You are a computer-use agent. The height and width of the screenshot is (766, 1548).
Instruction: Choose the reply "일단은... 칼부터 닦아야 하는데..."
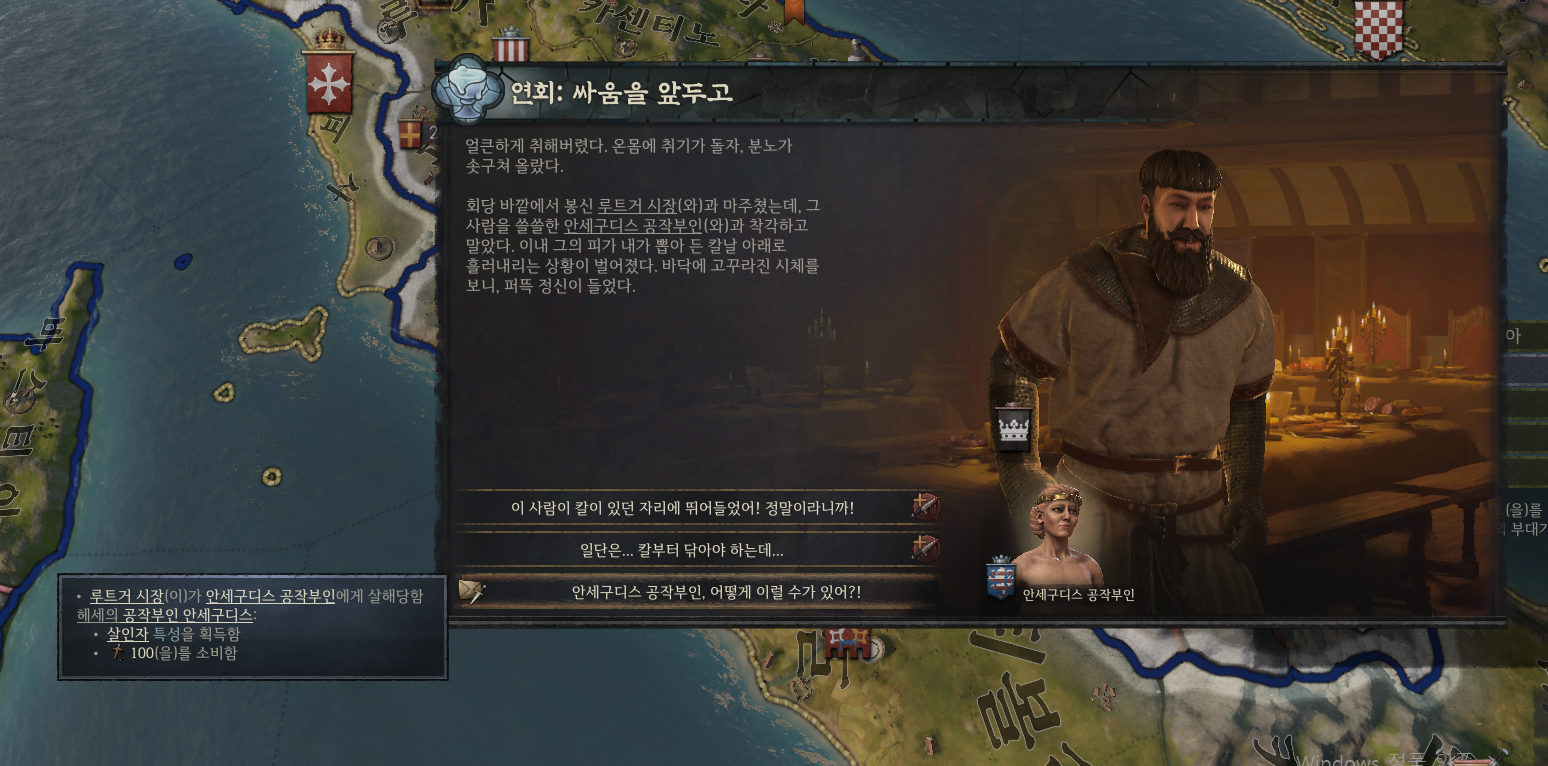(x=682, y=550)
